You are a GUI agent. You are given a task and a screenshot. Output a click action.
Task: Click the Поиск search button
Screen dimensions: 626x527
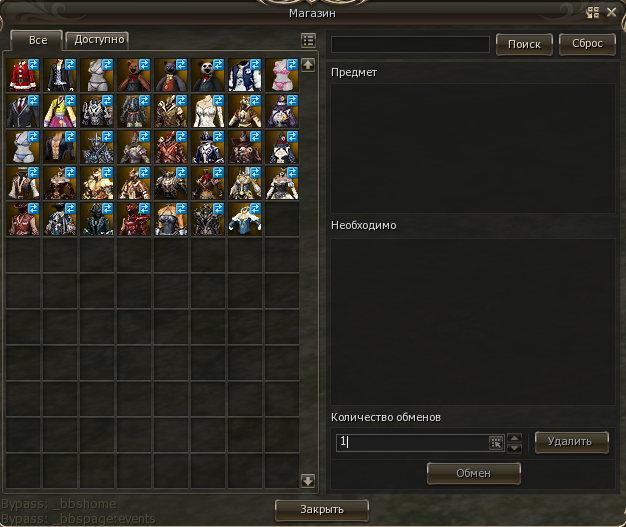524,44
